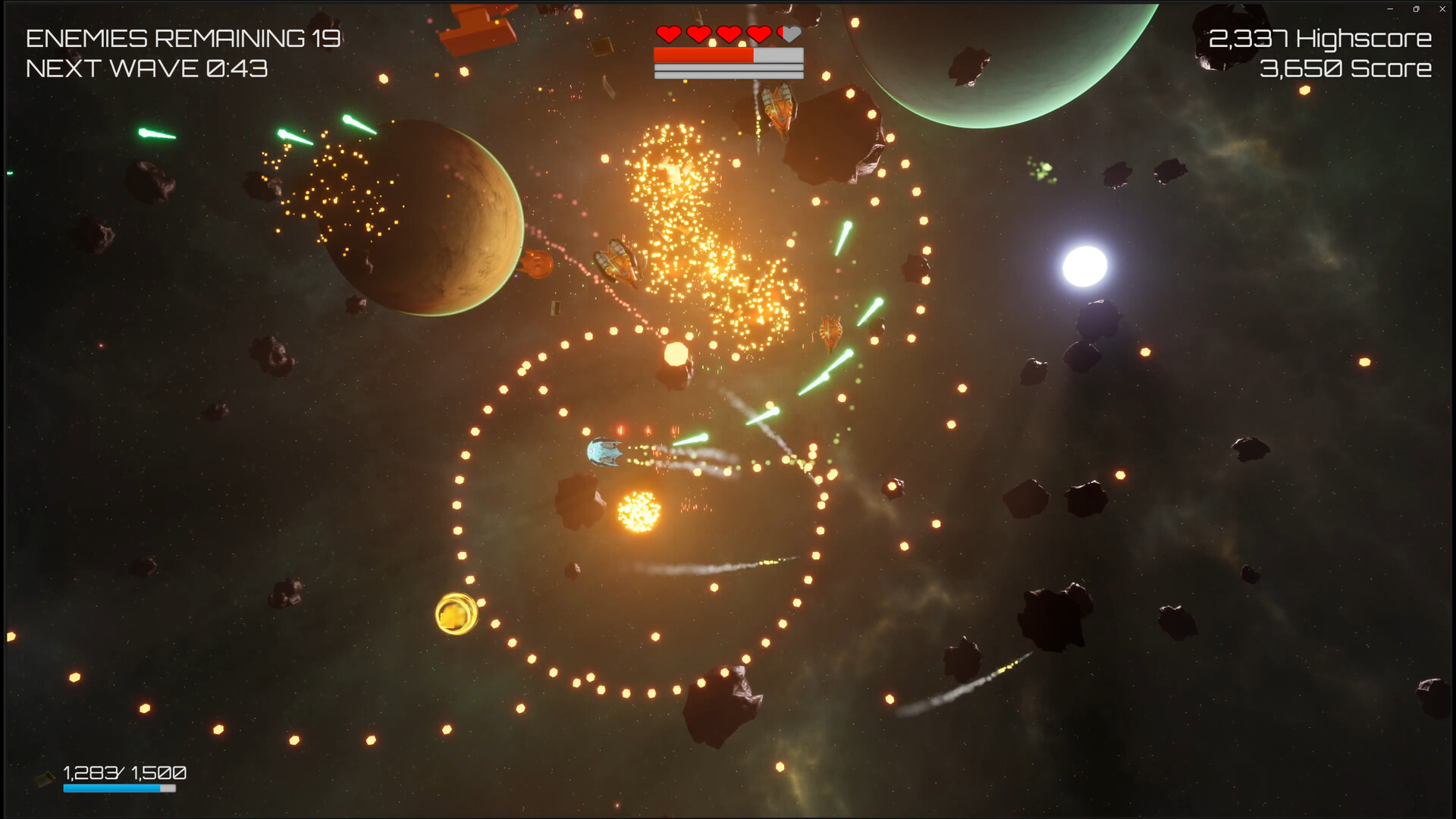1456x819 pixels.
Task: Click the 1,283/1,500 ammo counter text
Action: (124, 773)
